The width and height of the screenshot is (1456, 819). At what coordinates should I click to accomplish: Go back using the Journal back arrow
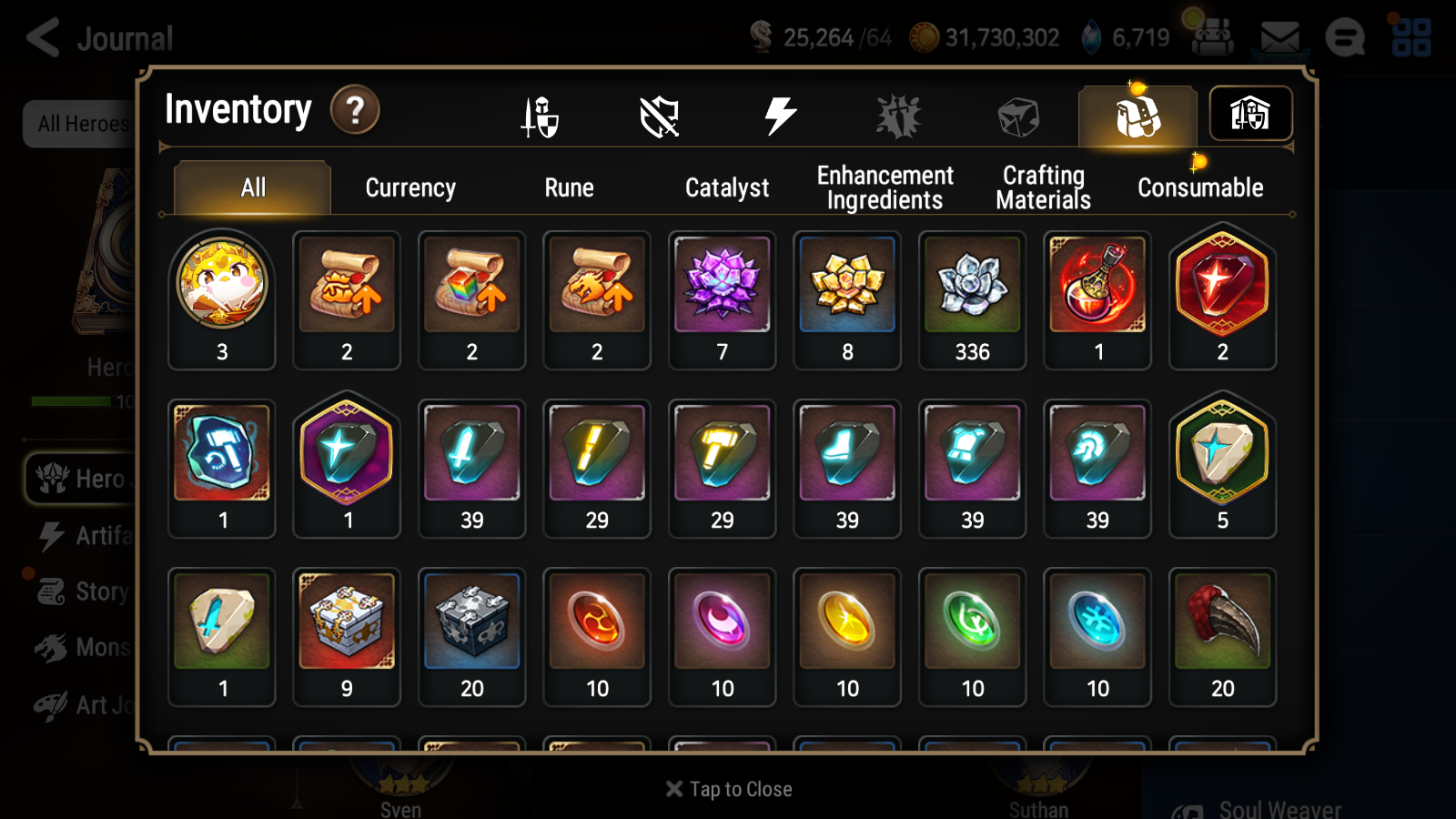41,37
